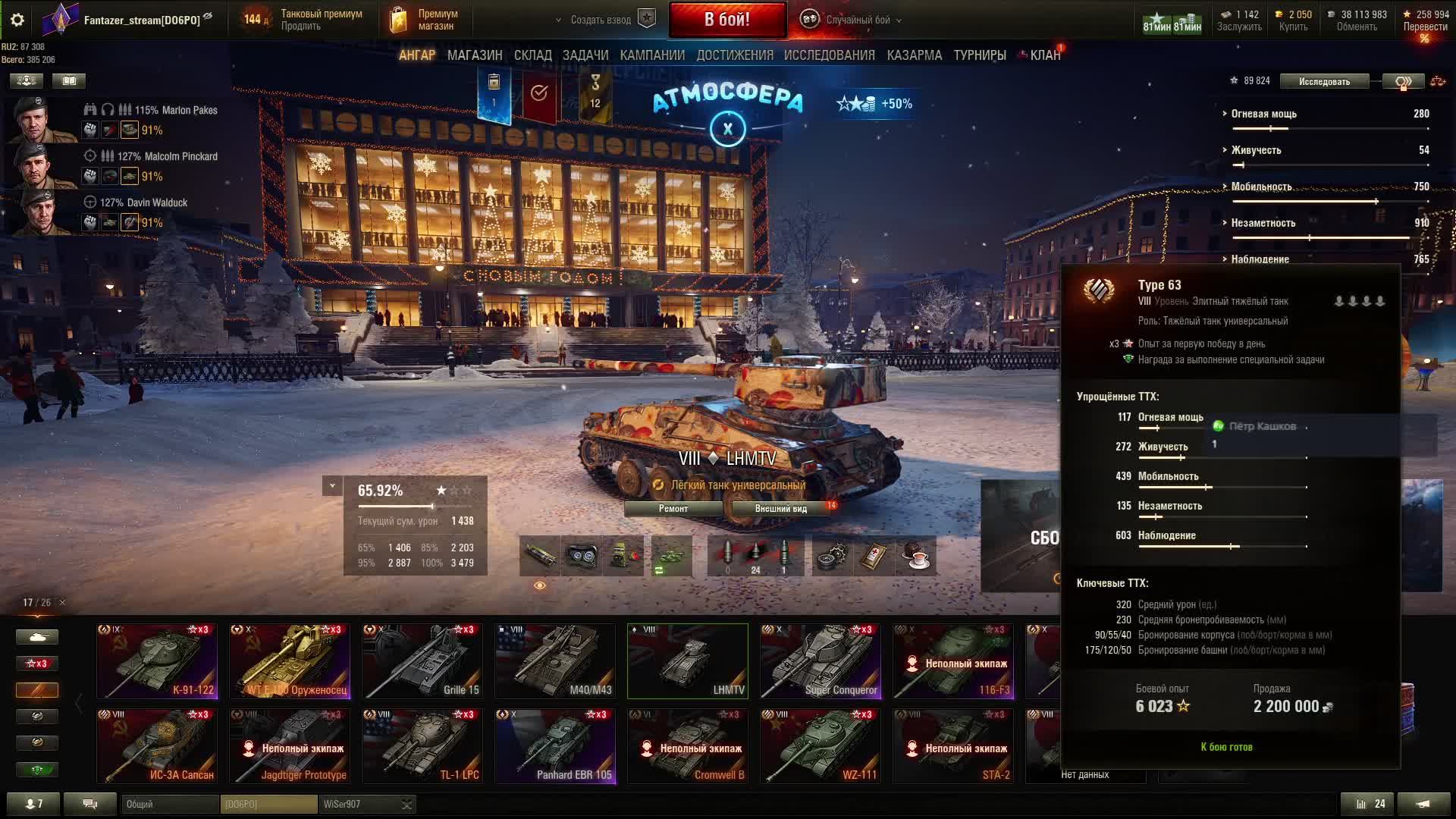Image resolution: width=1456 pixels, height=819 pixels.
Task: Open the СКЛАД tab
Action: coord(532,55)
